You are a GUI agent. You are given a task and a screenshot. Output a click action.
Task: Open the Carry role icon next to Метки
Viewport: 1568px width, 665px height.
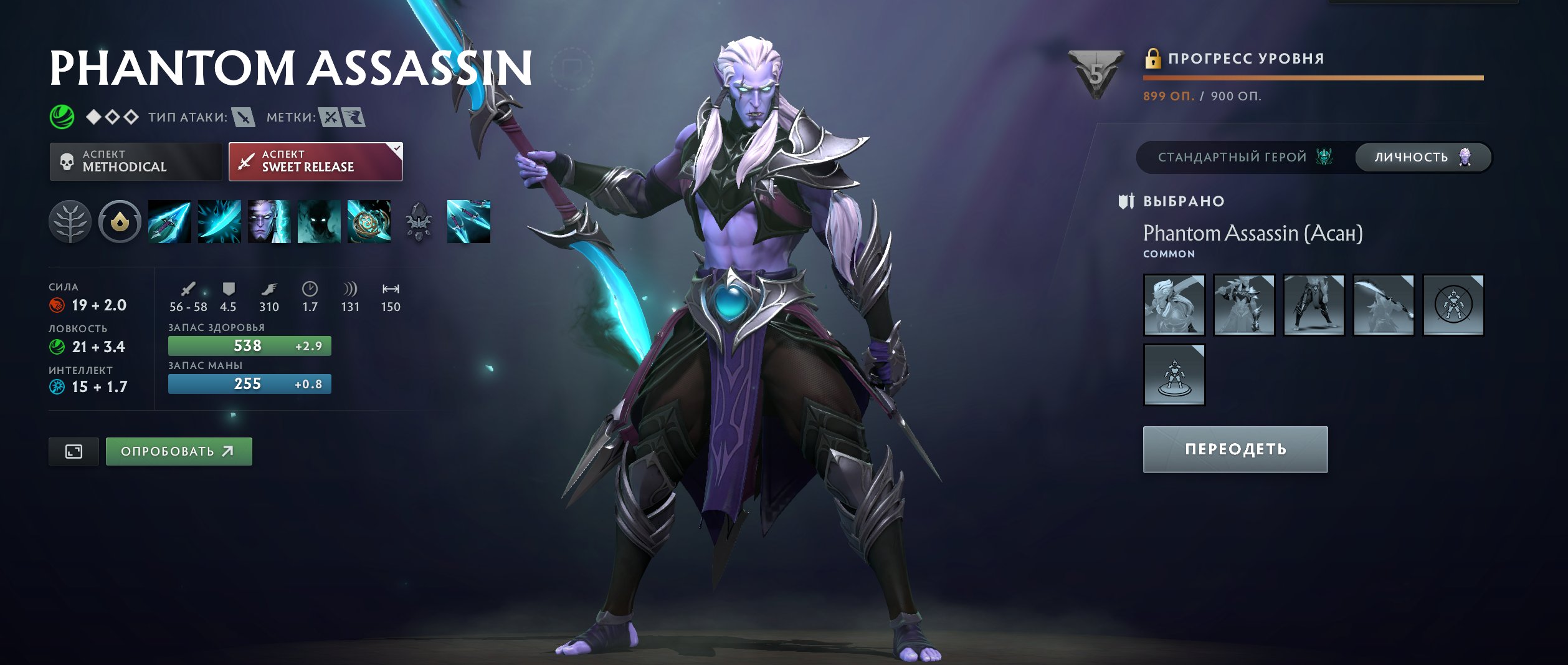(330, 116)
